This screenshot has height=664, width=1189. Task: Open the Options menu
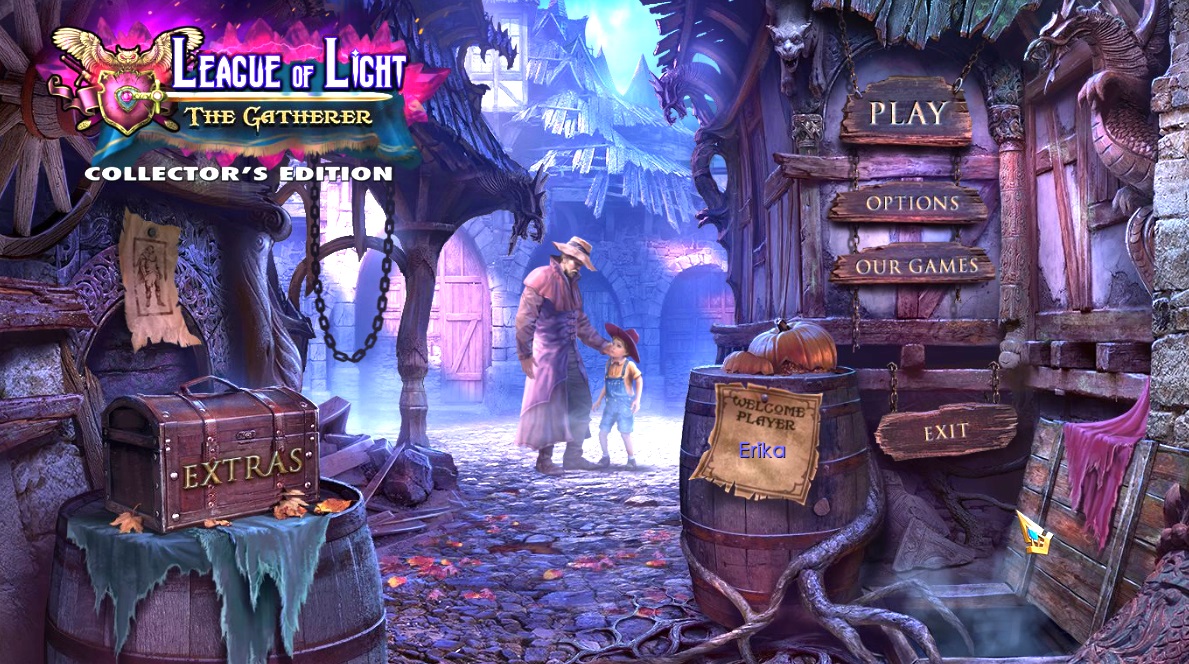(x=911, y=203)
